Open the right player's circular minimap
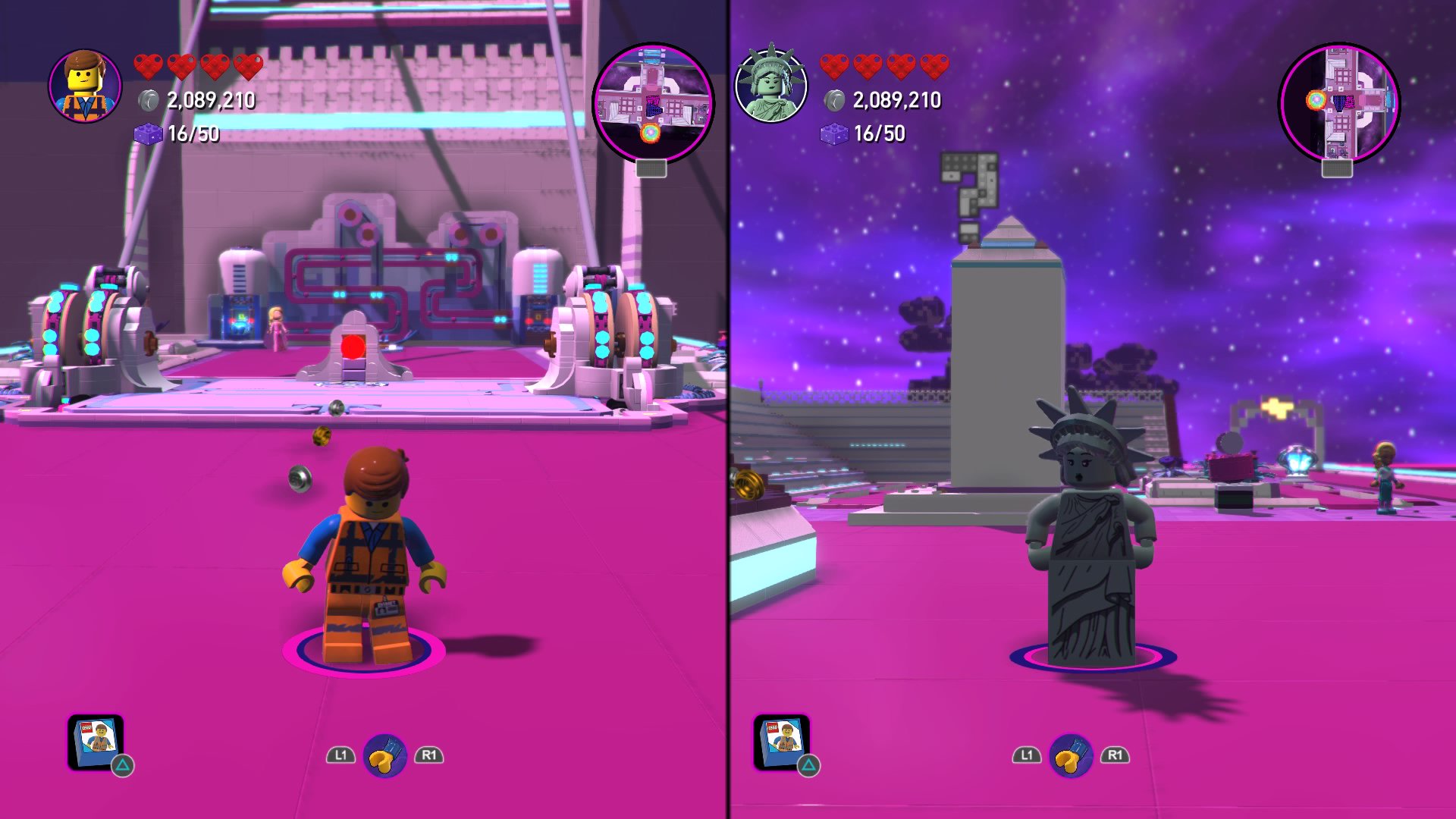The height and width of the screenshot is (819, 1456). pyautogui.click(x=1339, y=103)
